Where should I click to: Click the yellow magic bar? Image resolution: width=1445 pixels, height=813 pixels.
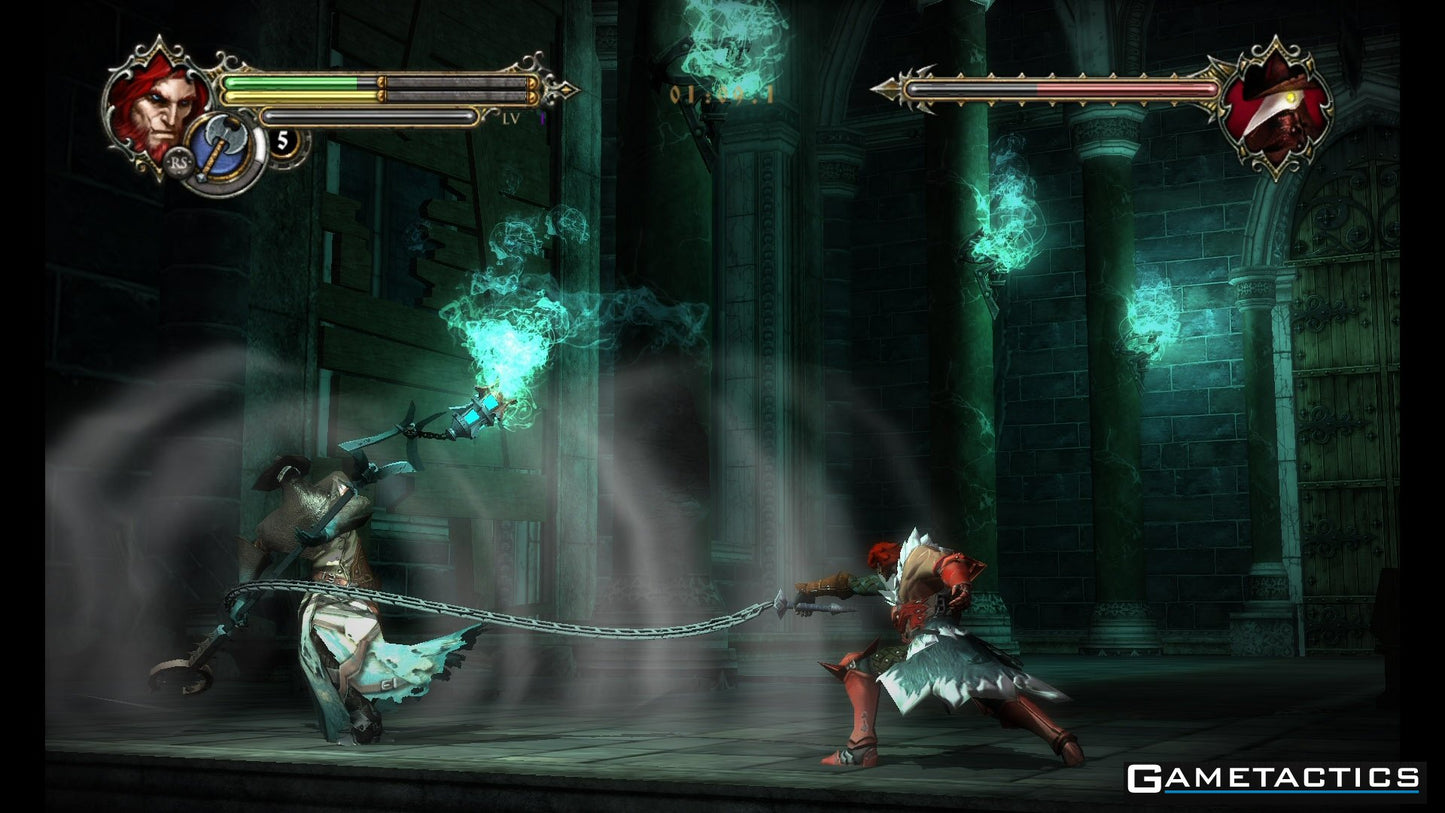click(300, 96)
